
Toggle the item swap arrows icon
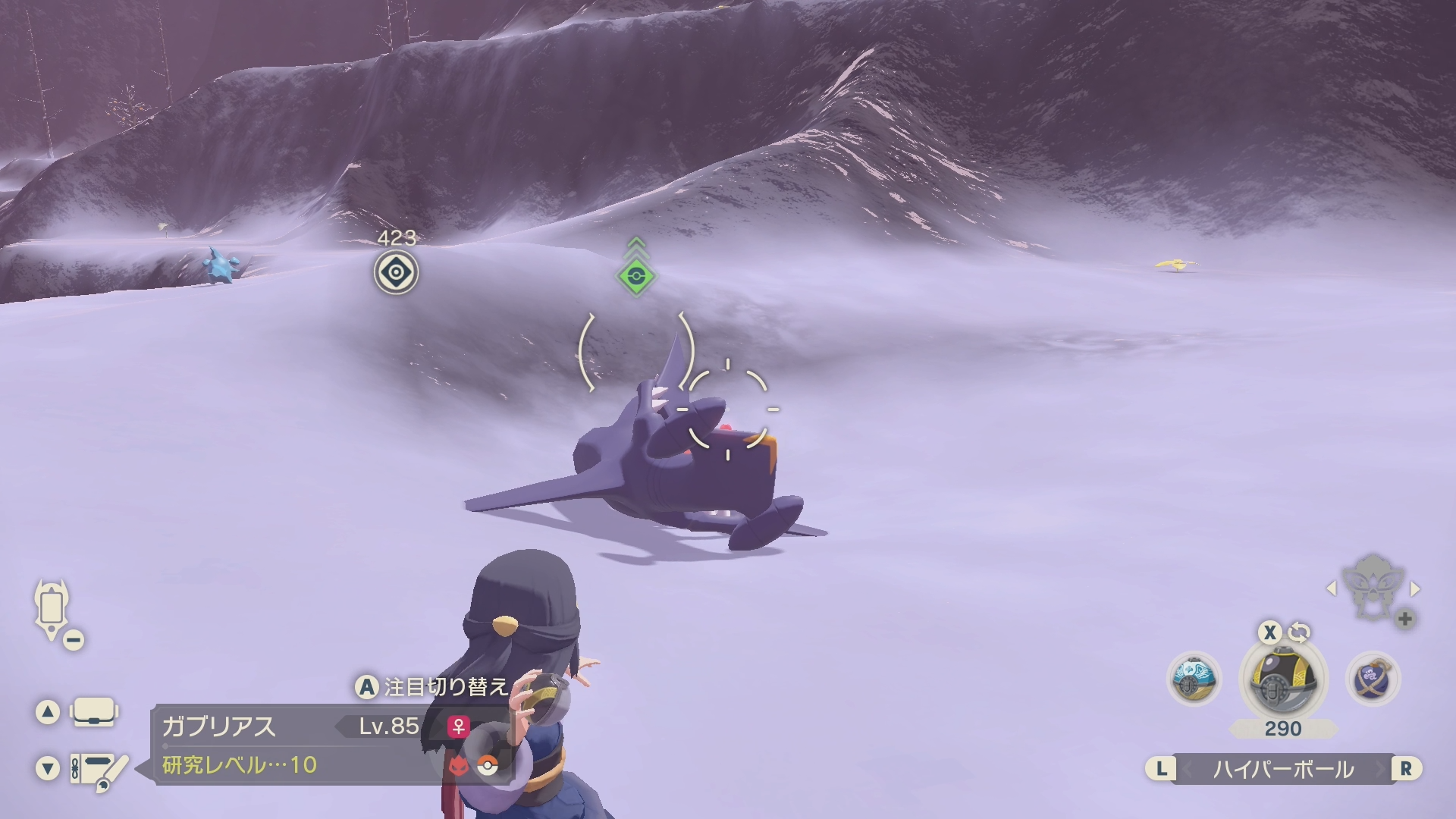coord(1299,632)
